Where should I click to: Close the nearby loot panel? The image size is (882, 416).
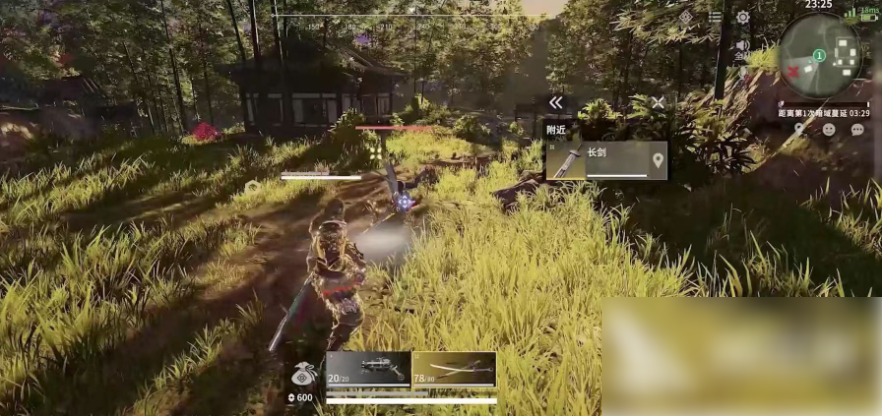pos(657,102)
